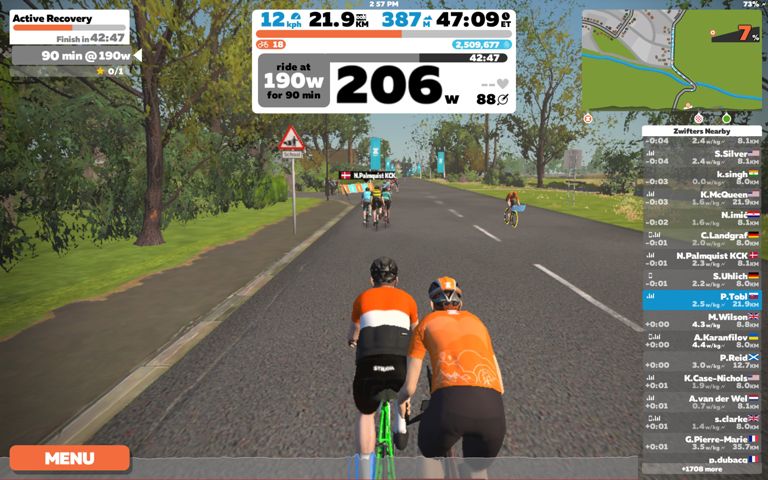Choose S.Uhlich in the nearby list
The height and width of the screenshot is (480, 768).
click(701, 280)
